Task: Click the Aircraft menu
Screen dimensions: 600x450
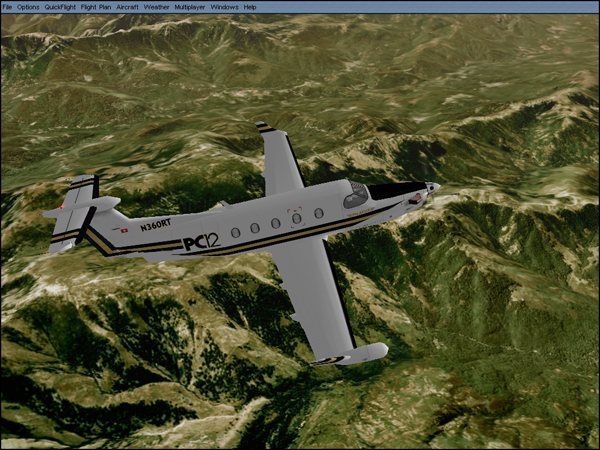Action: coord(127,7)
